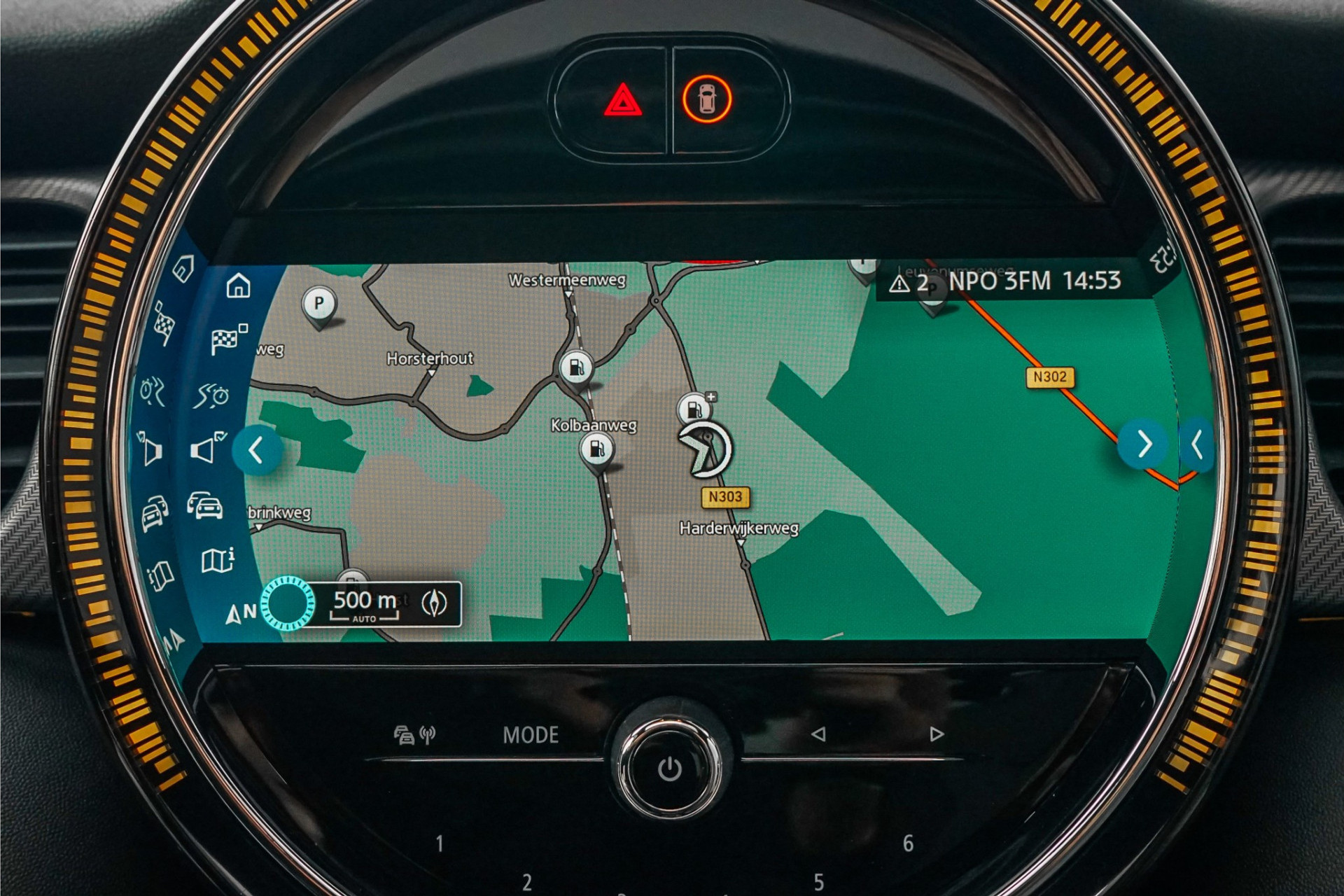Select the parking marker labeled P

319,304
